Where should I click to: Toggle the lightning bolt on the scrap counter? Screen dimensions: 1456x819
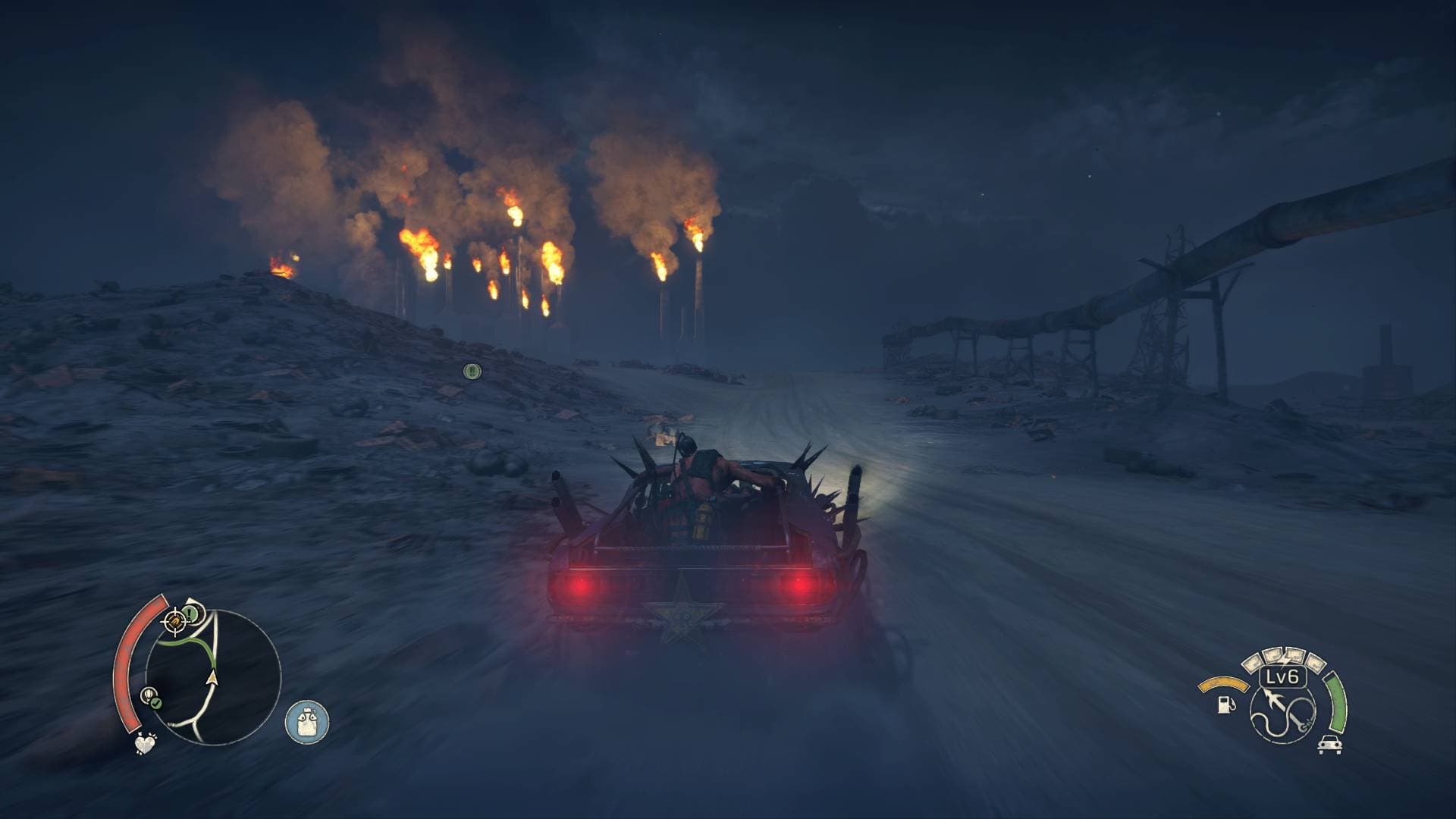point(1286,658)
